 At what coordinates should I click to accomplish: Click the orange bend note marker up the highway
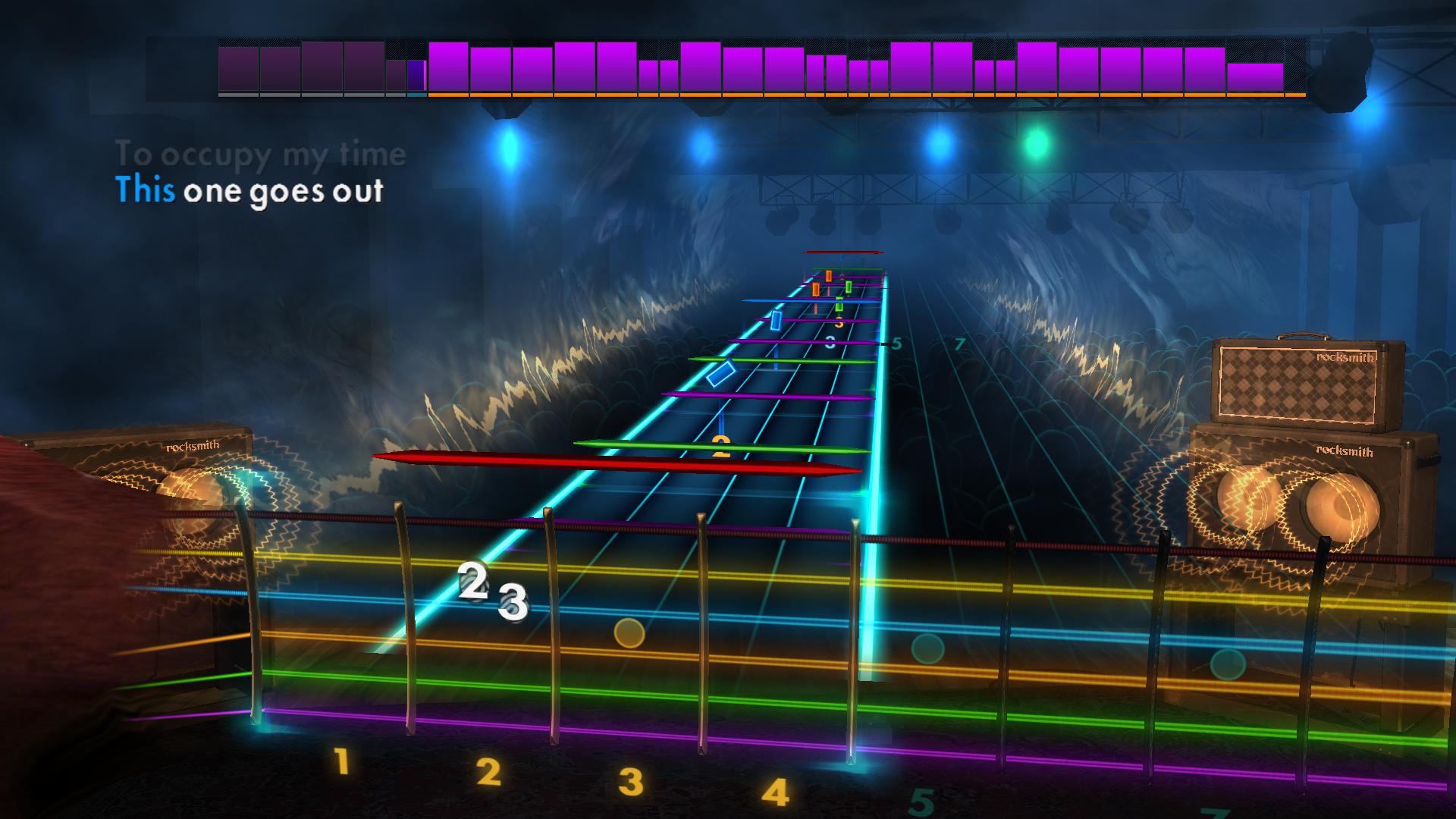[x=829, y=275]
